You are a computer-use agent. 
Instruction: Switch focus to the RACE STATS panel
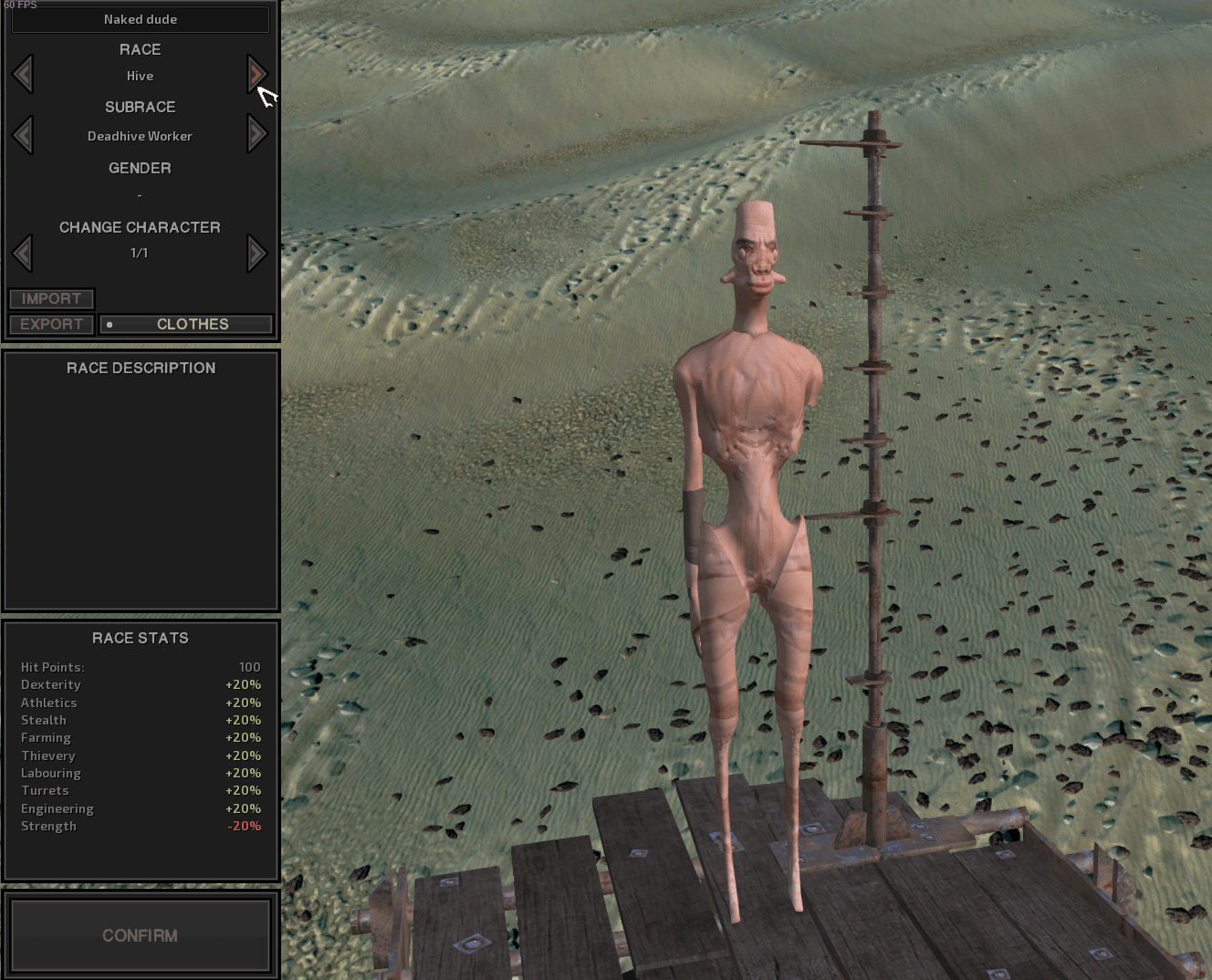141,638
